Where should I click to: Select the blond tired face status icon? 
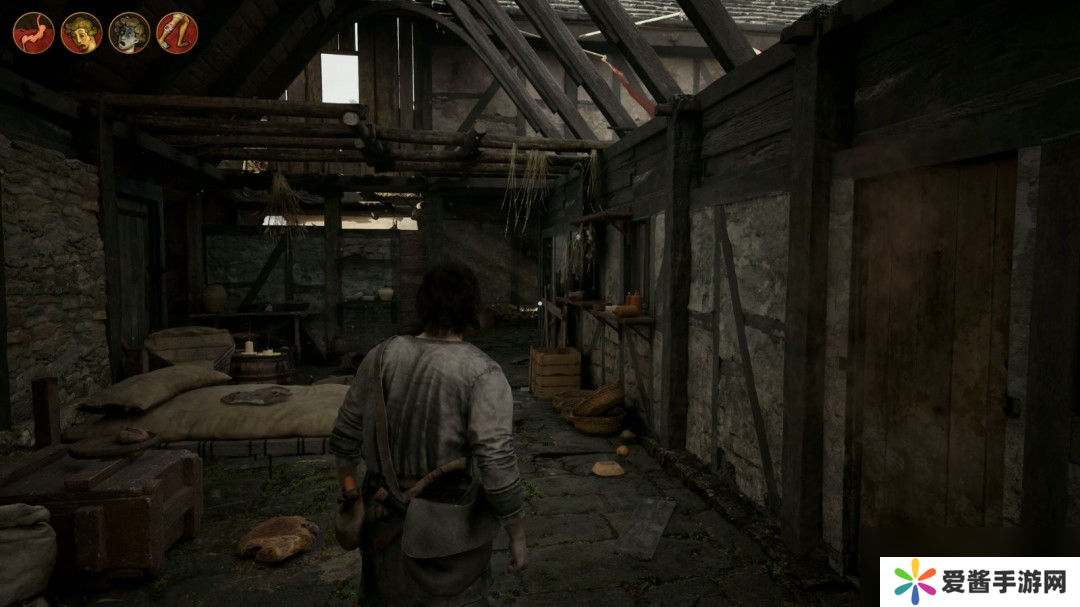(81, 33)
